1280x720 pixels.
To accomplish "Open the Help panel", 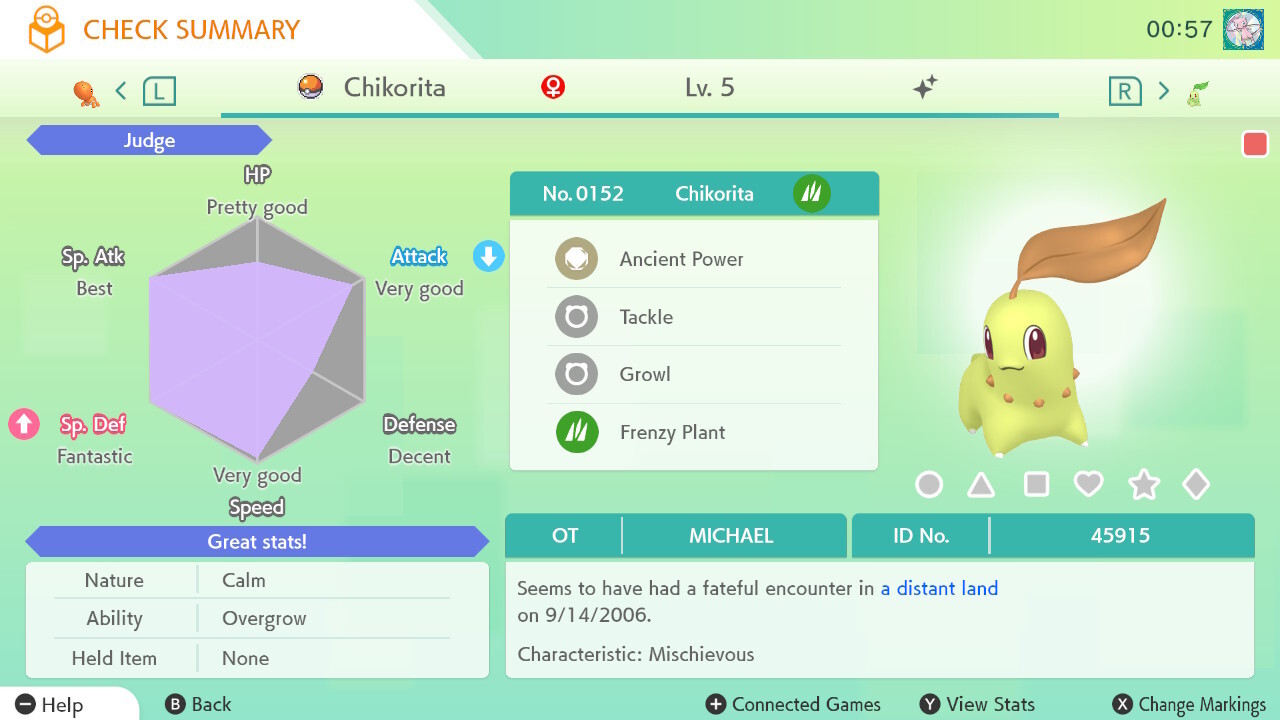I will pyautogui.click(x=51, y=705).
